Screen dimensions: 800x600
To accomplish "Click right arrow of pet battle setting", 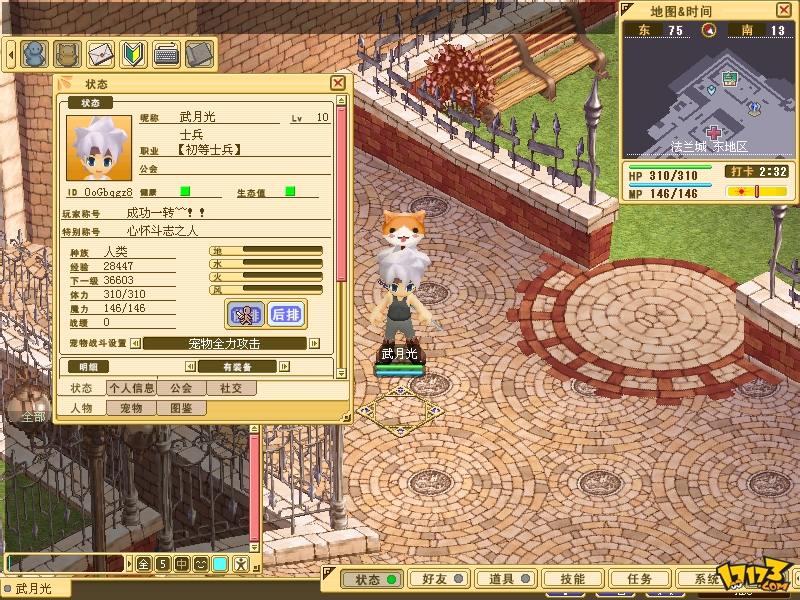I will point(314,343).
